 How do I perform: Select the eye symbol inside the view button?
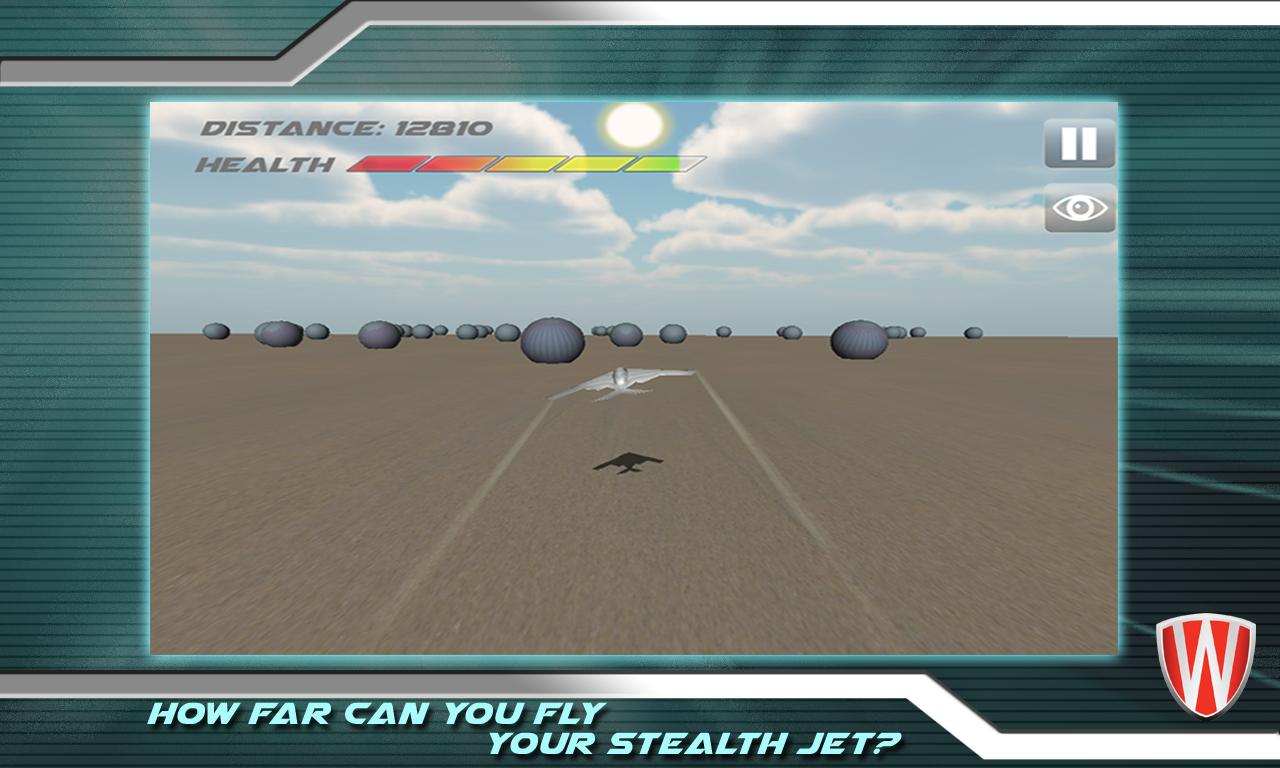pyautogui.click(x=1080, y=210)
